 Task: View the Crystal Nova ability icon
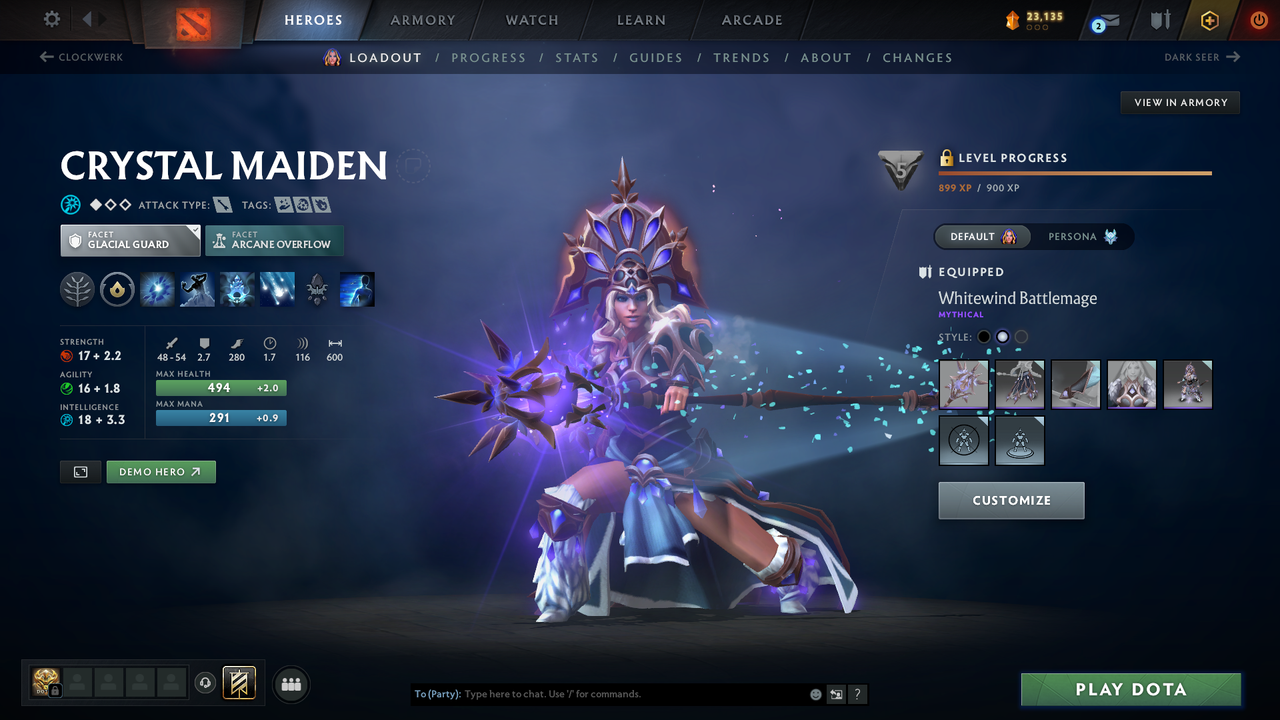coord(156,290)
